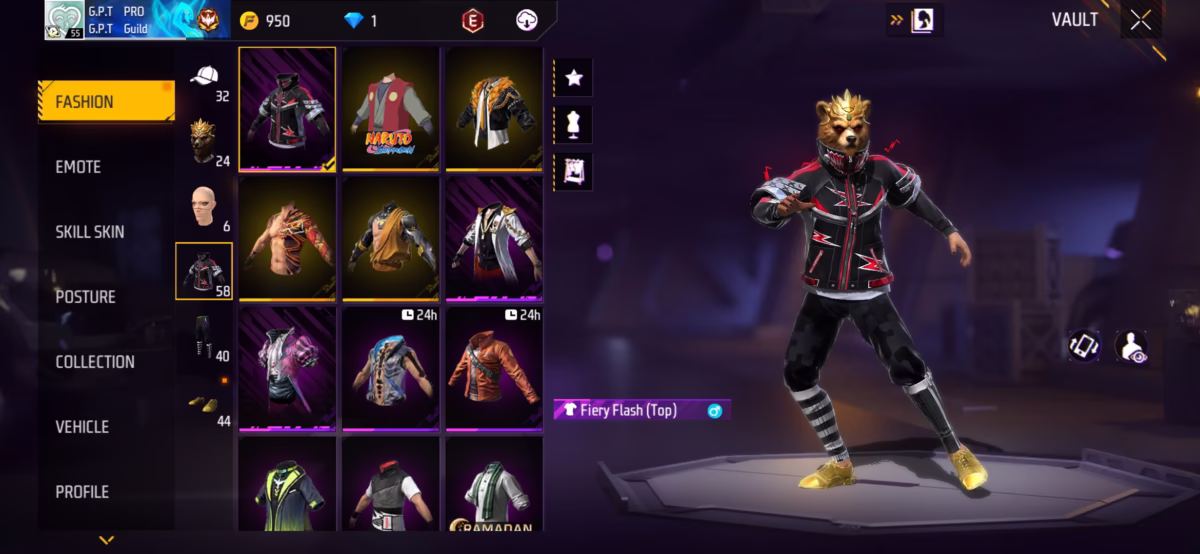The width and height of the screenshot is (1200, 554).
Task: Select the white cap headwear category
Action: tap(205, 78)
